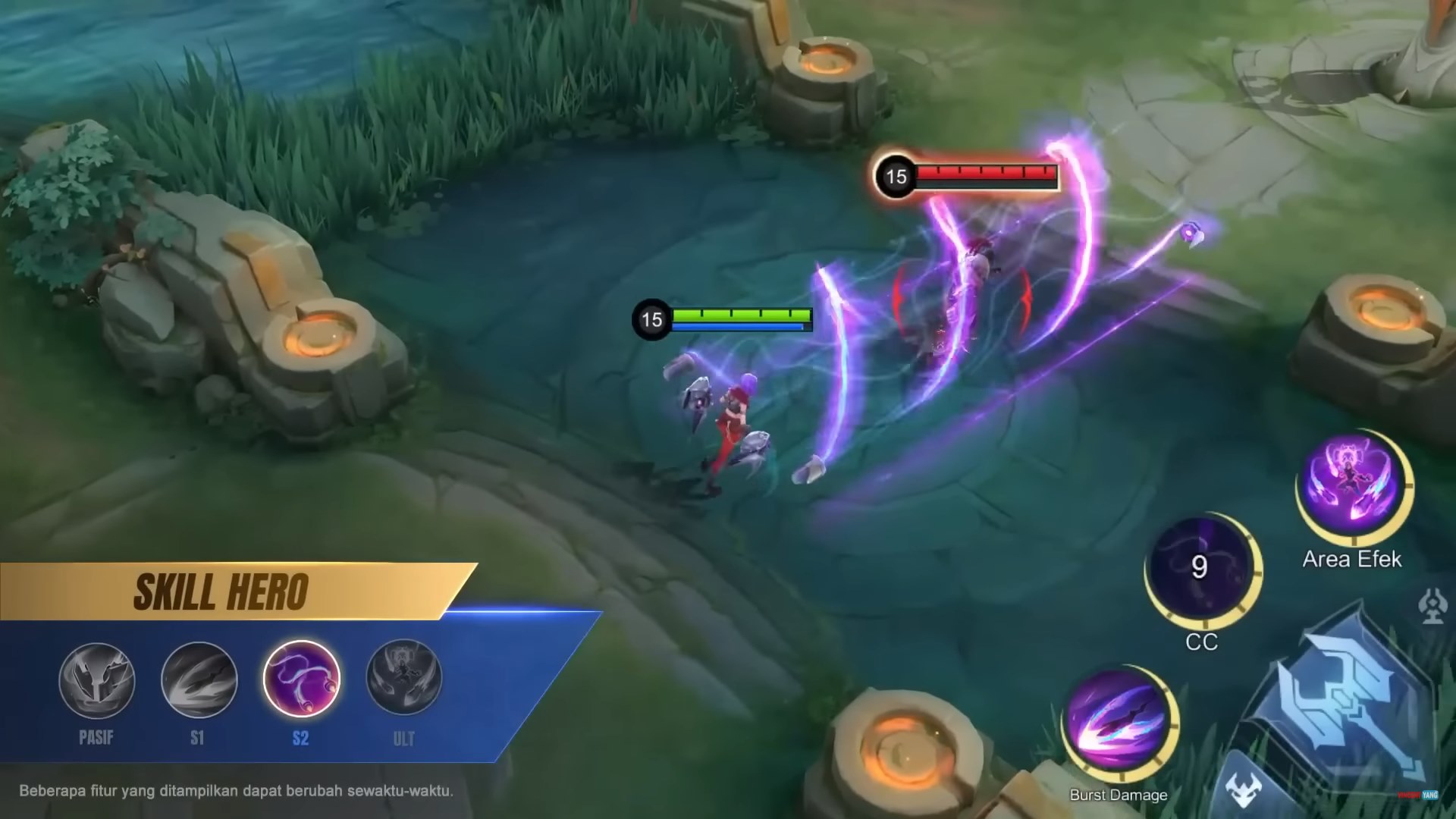Select the glowing S2 skill icon
Viewport: 1456px width, 819px height.
(303, 680)
